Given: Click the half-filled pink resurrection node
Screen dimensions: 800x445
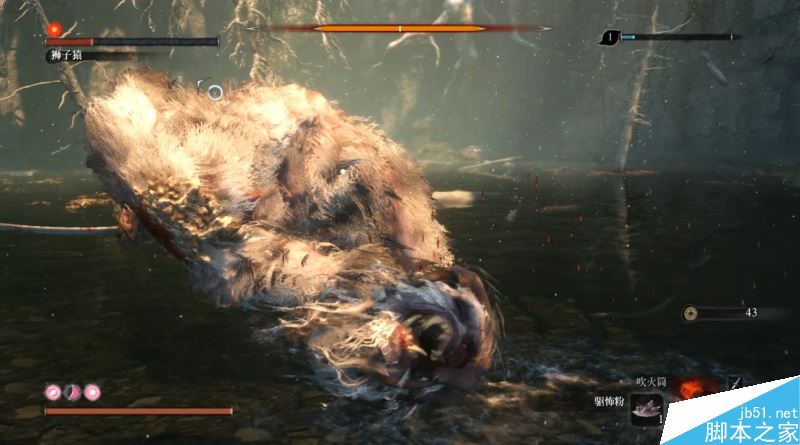Looking at the screenshot, I should 71,391.
